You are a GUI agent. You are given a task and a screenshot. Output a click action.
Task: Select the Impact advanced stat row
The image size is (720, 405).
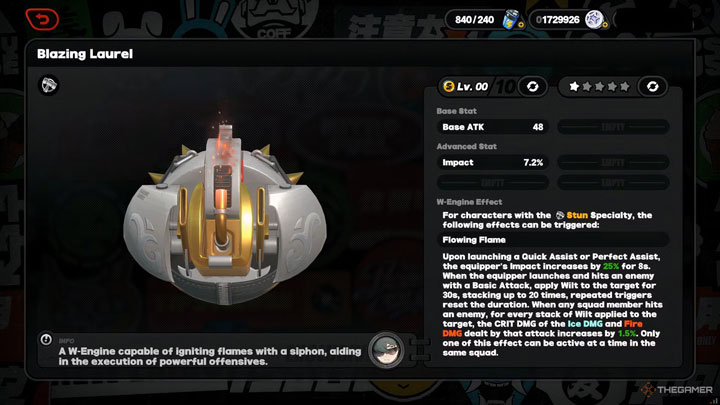[x=493, y=162]
